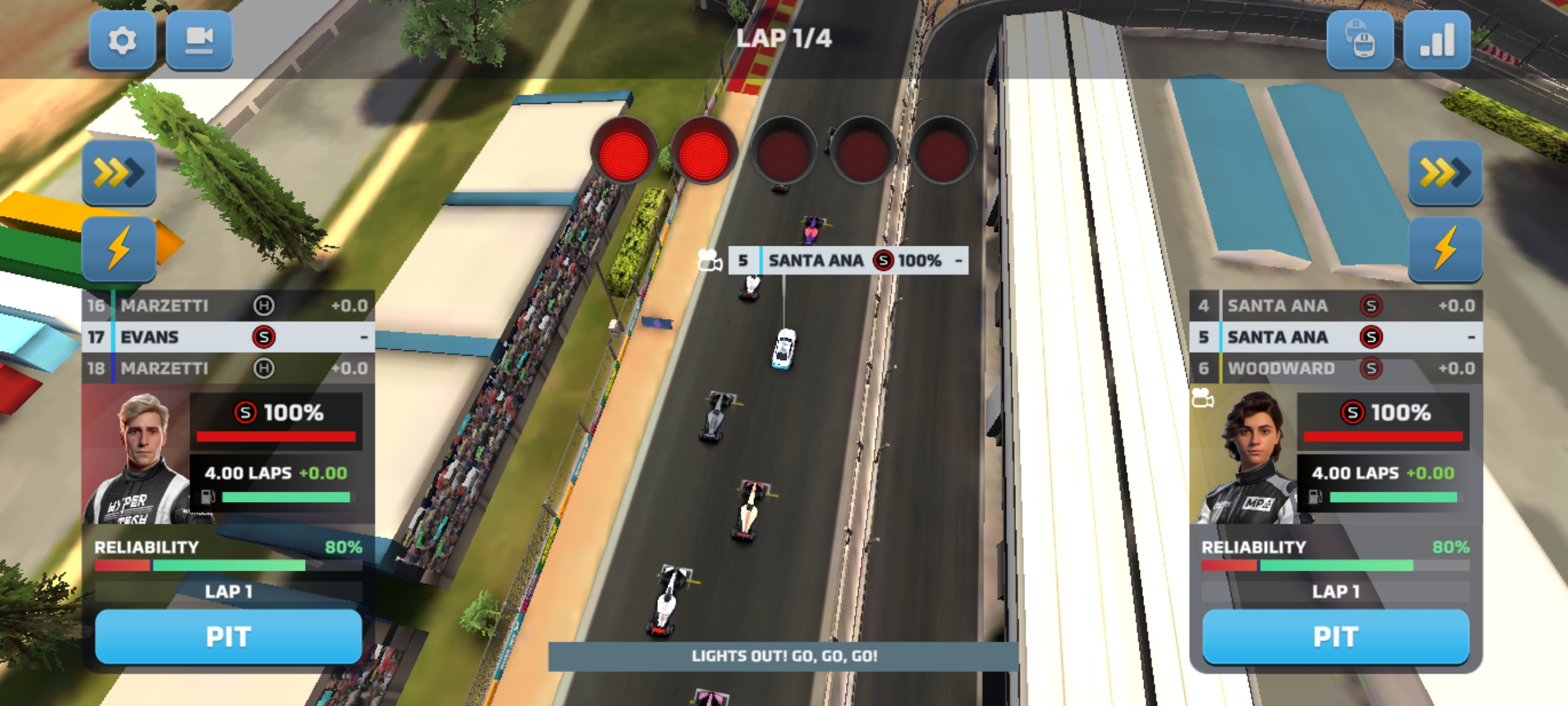Choose the Marzetti row in position 16
The width and height of the screenshot is (1568, 706).
pos(228,306)
